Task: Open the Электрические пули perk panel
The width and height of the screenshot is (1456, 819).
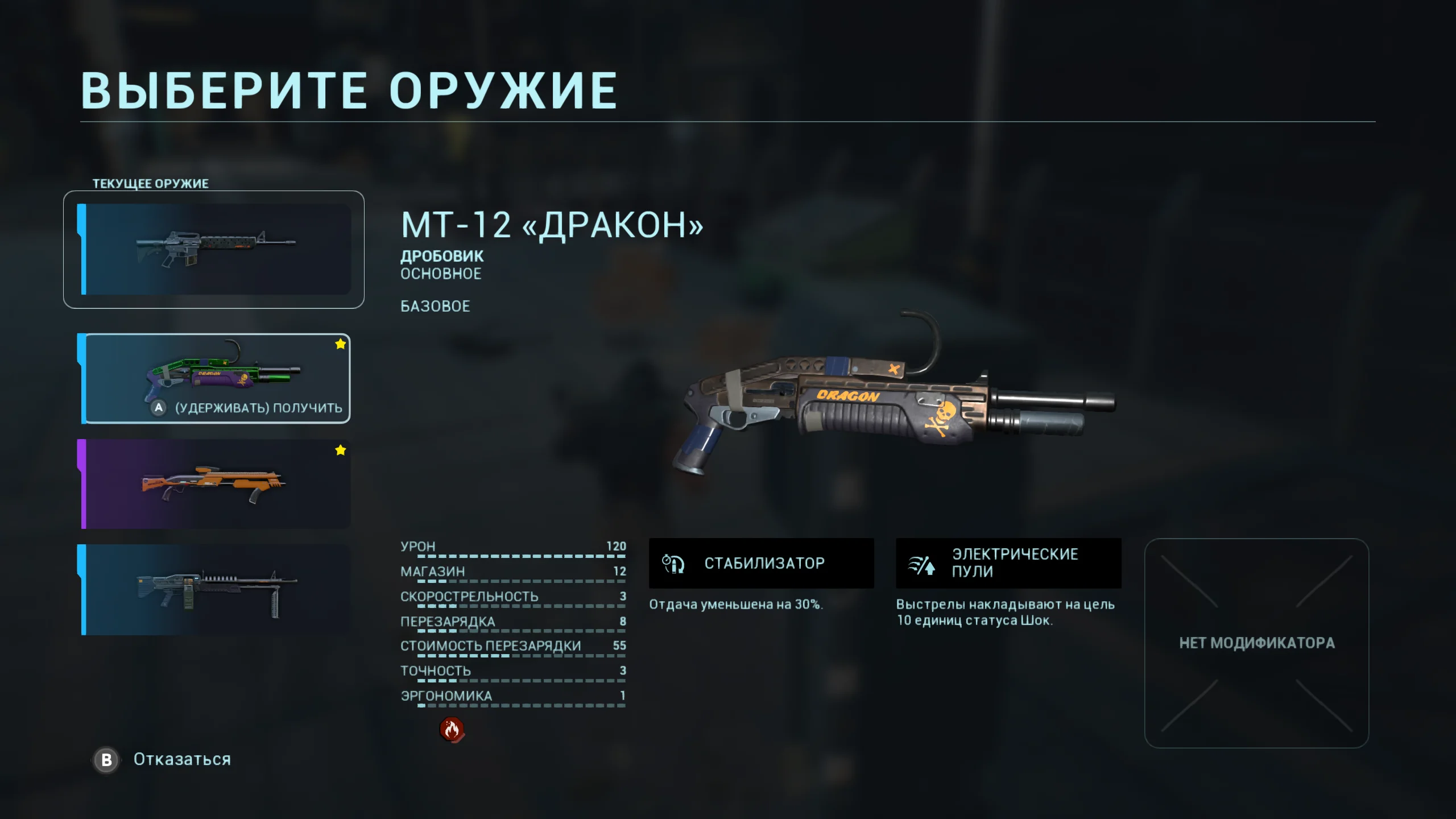Action: pyautogui.click(x=1008, y=563)
